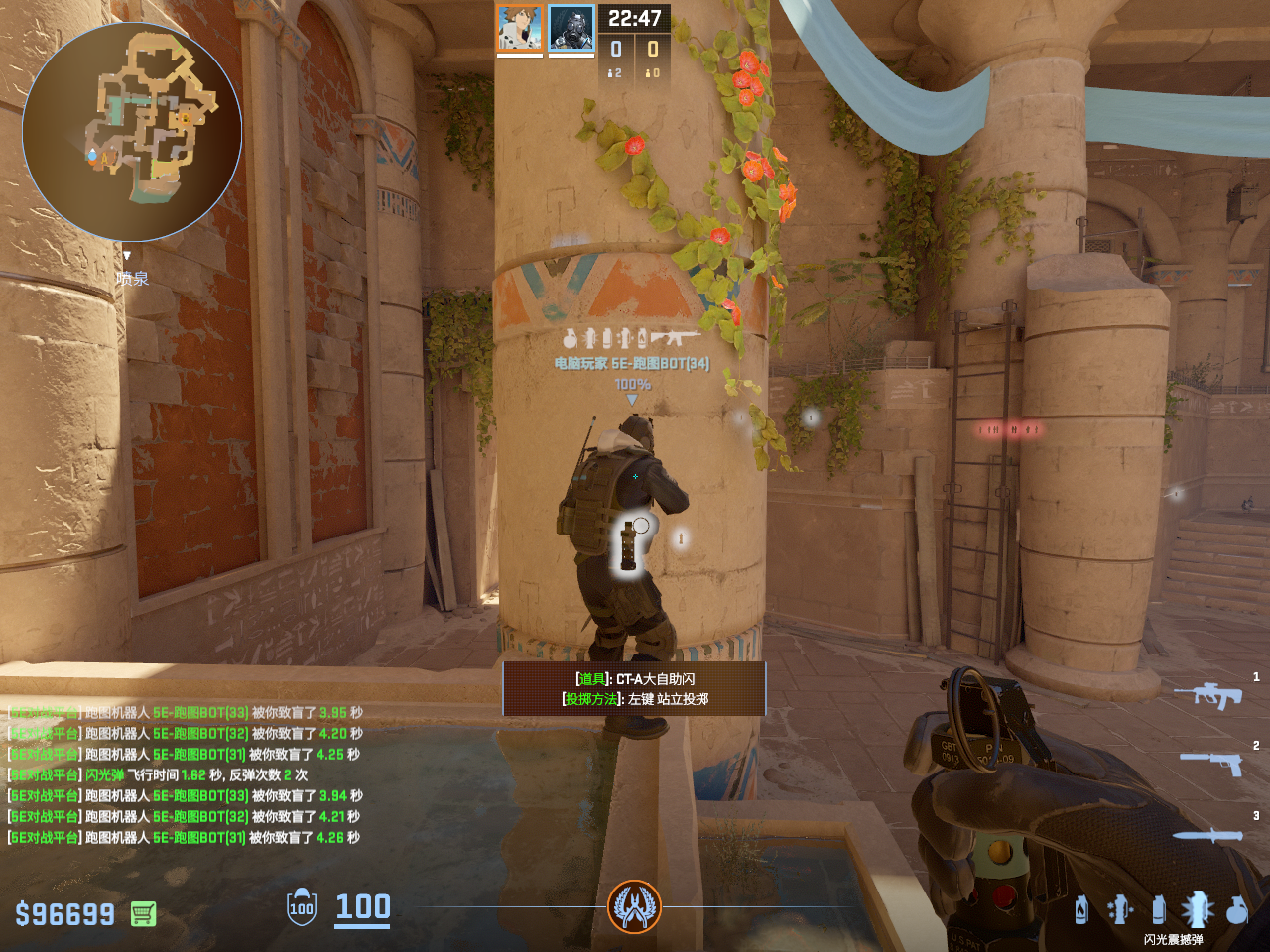
Task: Select the smoke grenade canister icon
Action: tap(1158, 909)
